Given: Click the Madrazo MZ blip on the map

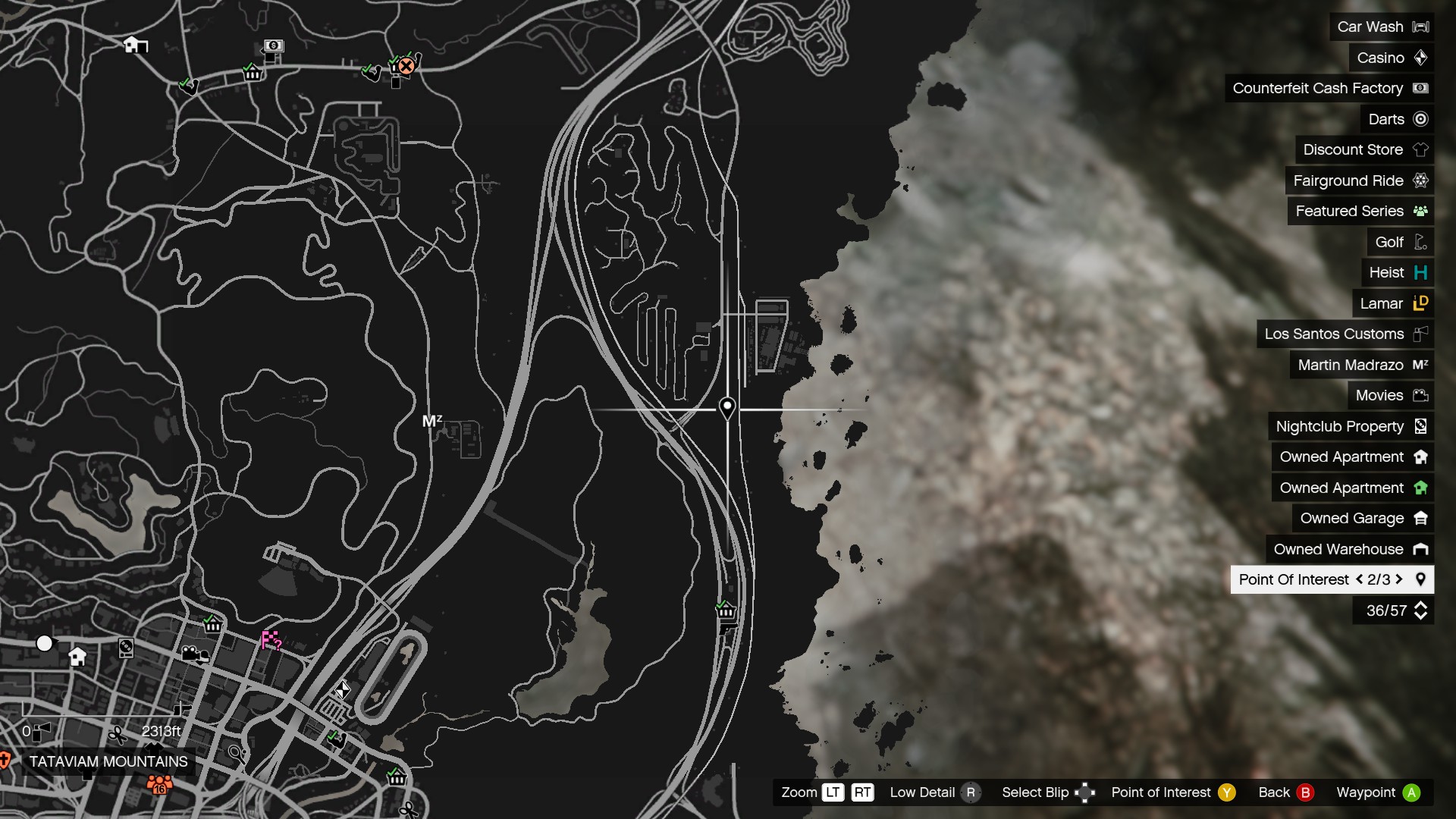Looking at the screenshot, I should [x=431, y=420].
